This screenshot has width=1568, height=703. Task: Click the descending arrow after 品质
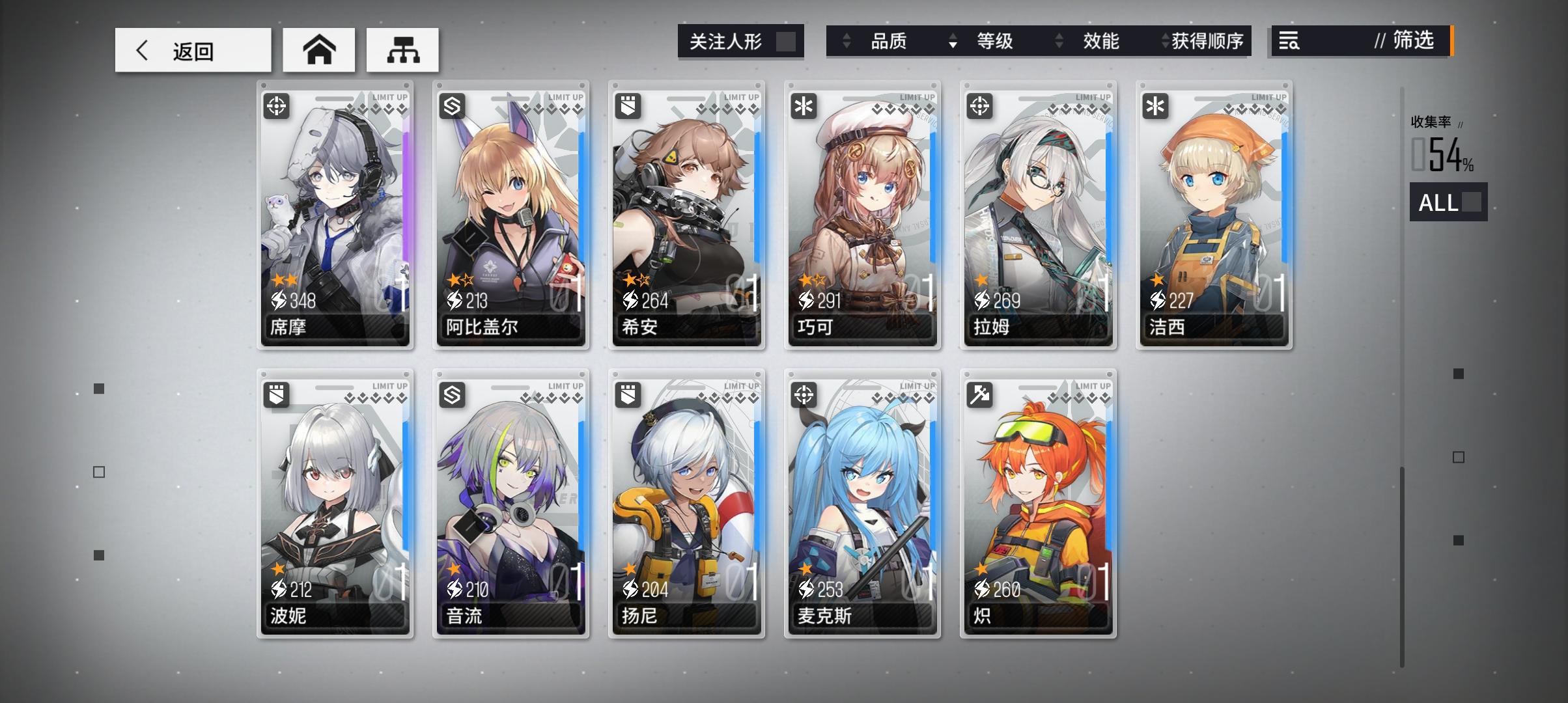coord(953,46)
